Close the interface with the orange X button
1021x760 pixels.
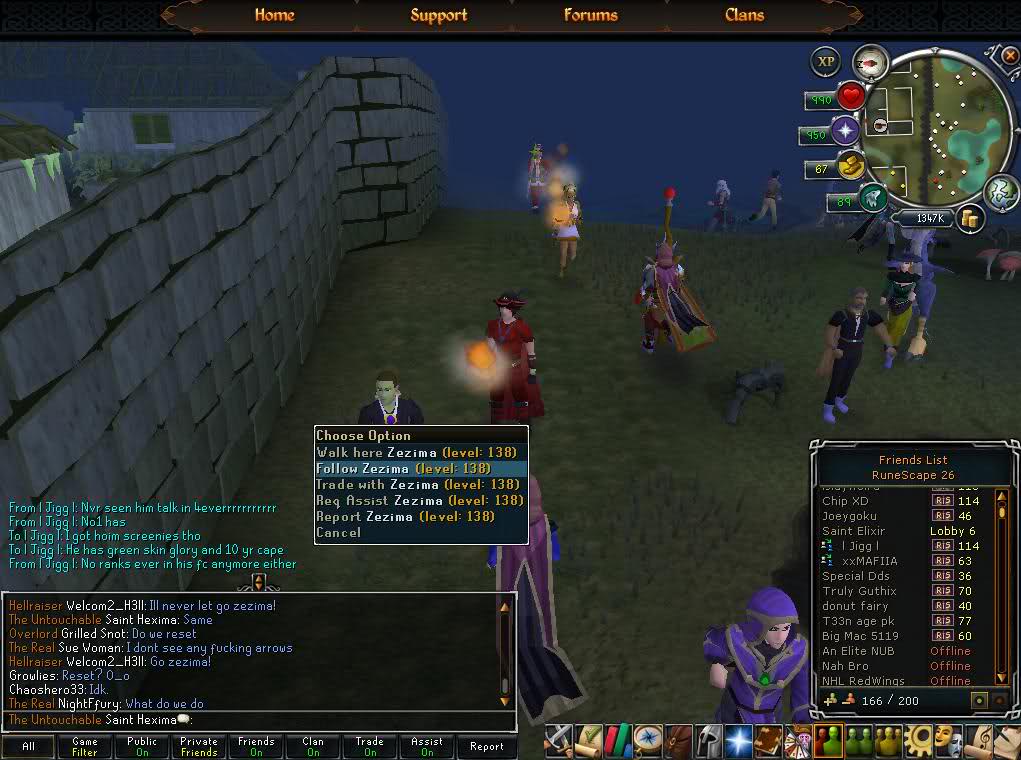tap(1009, 55)
